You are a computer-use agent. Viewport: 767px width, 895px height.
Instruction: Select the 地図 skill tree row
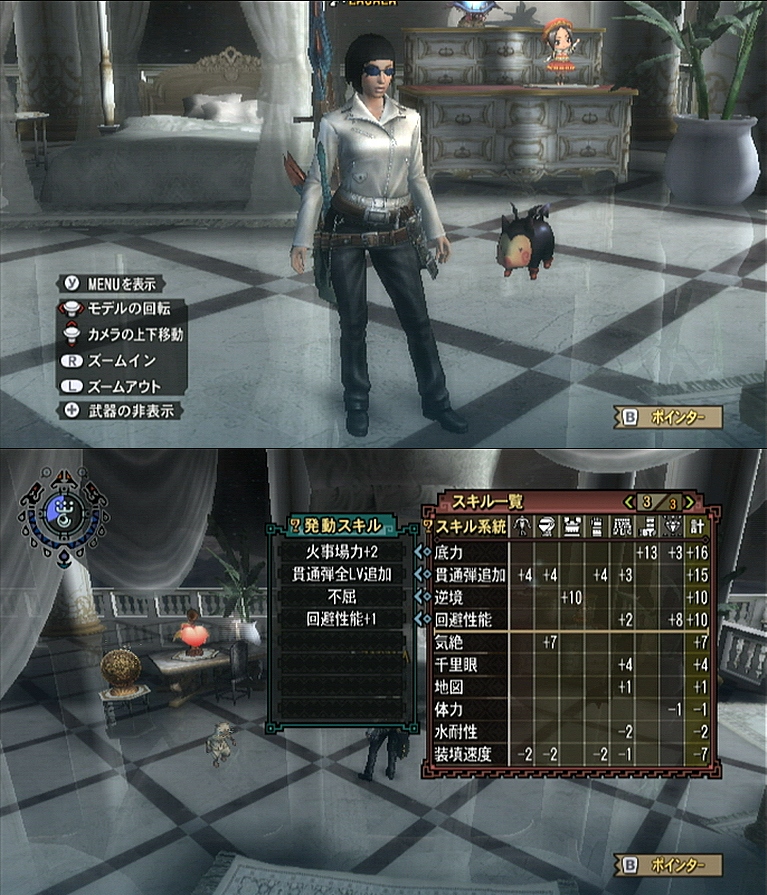coord(466,687)
